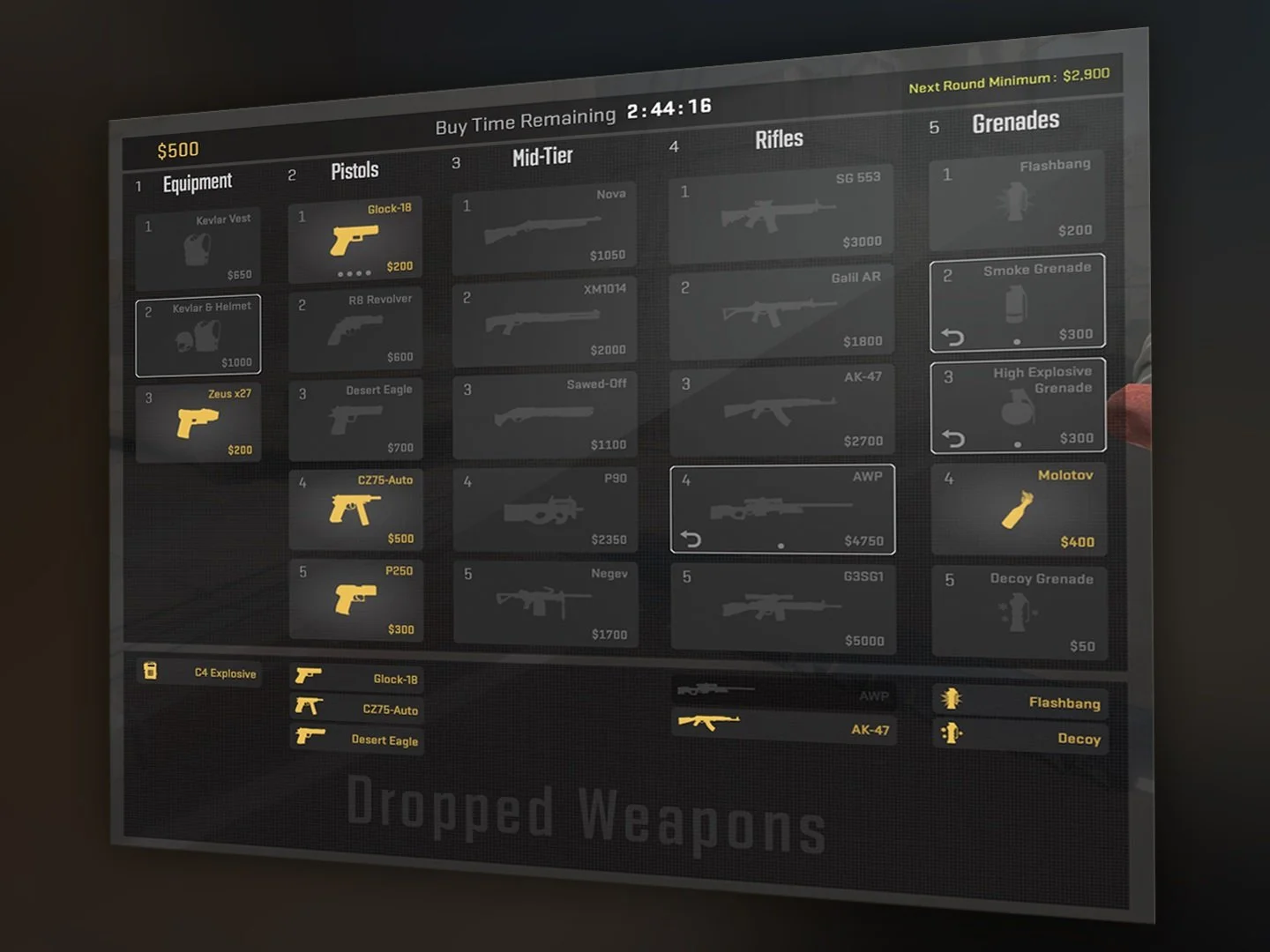The height and width of the screenshot is (952, 1270).
Task: Buy the P90 submachine gun
Action: coord(544,509)
